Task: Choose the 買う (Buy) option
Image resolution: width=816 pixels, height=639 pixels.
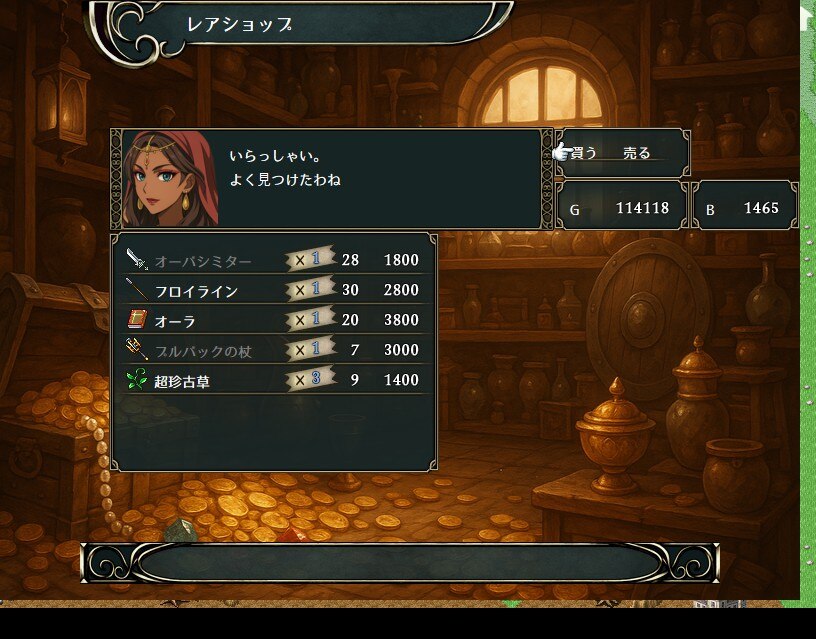Action: tap(584, 153)
